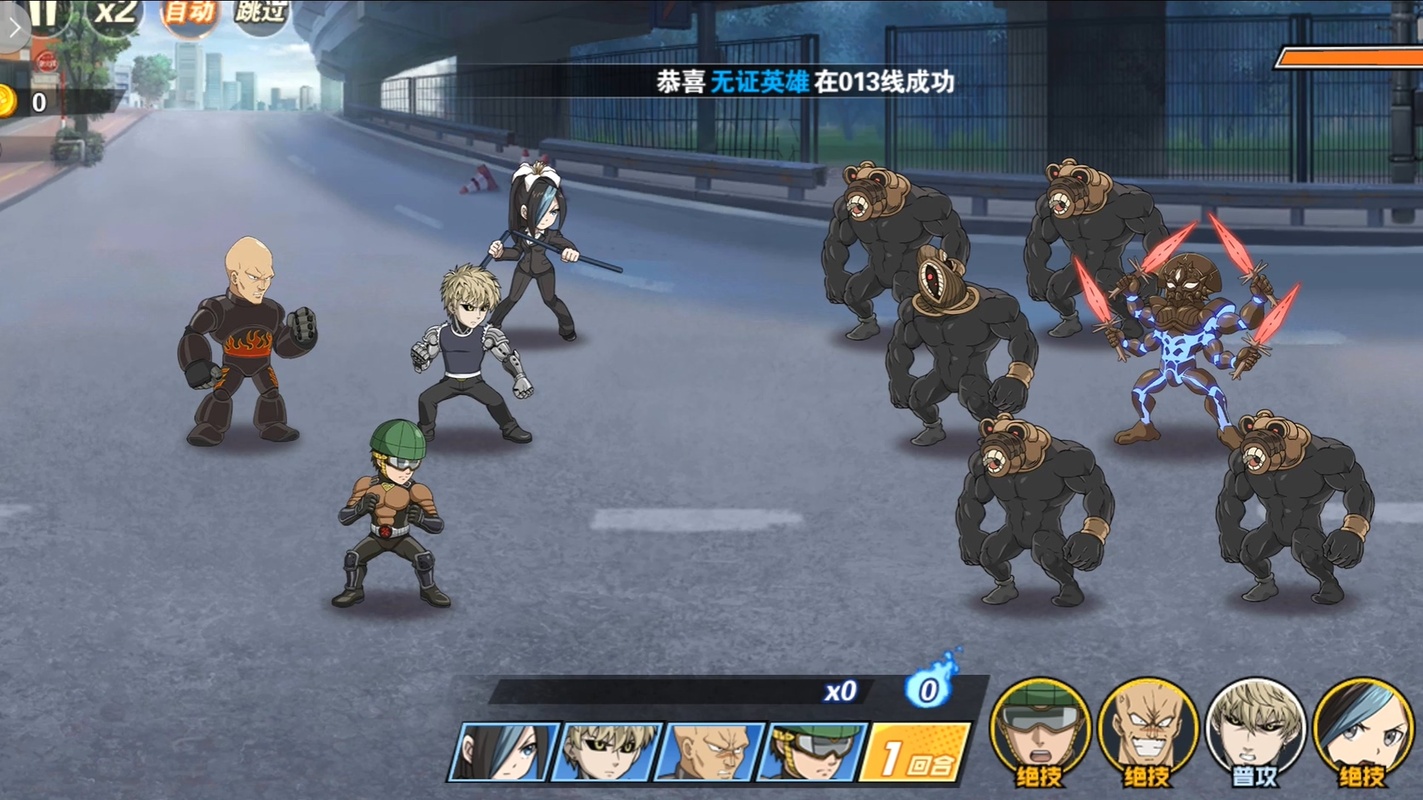The image size is (1423, 800).
Task: Activate the blond cyborg's 普攻 attack
Action: (x=1255, y=732)
